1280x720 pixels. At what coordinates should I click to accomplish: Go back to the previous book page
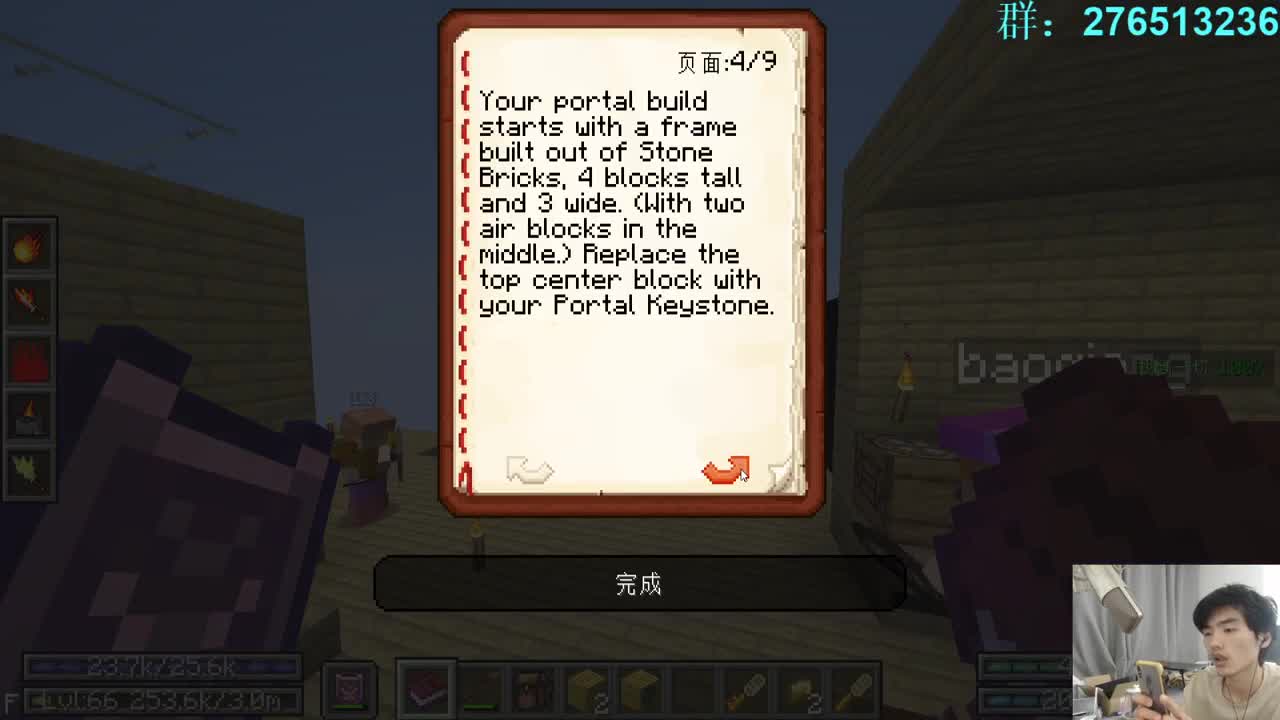pyautogui.click(x=530, y=470)
